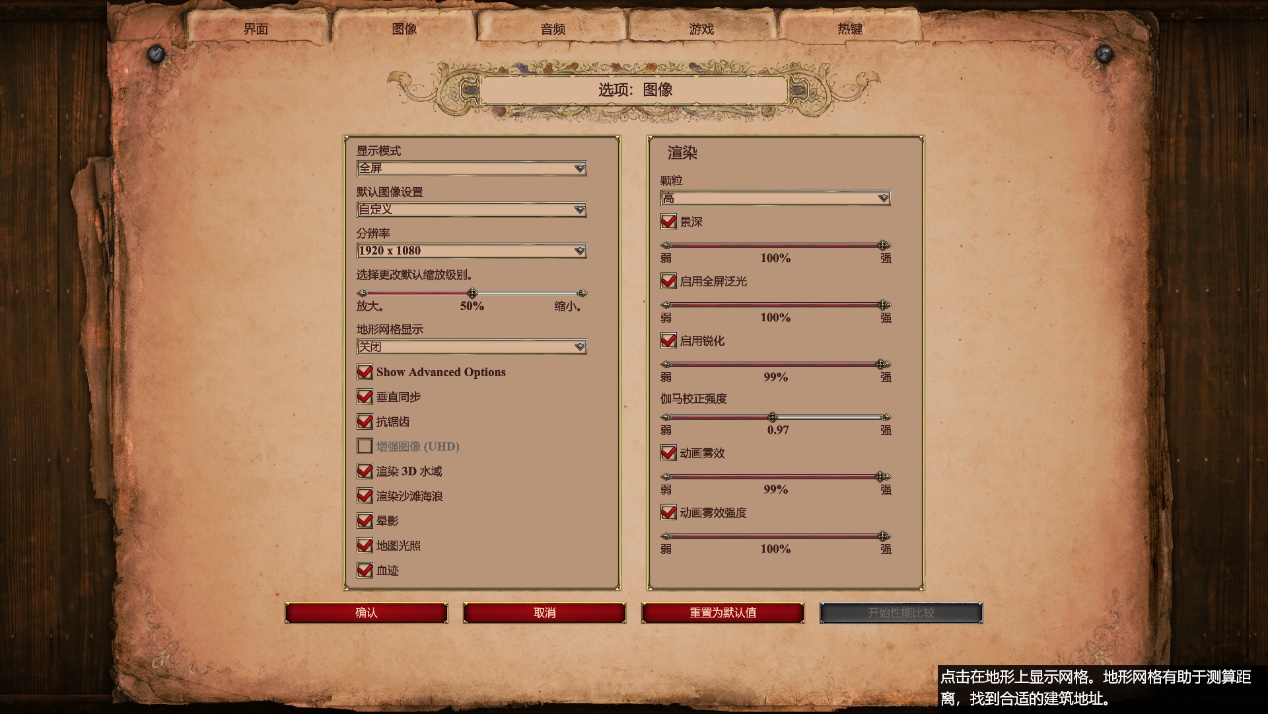Uncheck the 启用锐化 option
The width and height of the screenshot is (1268, 714).
pos(669,341)
